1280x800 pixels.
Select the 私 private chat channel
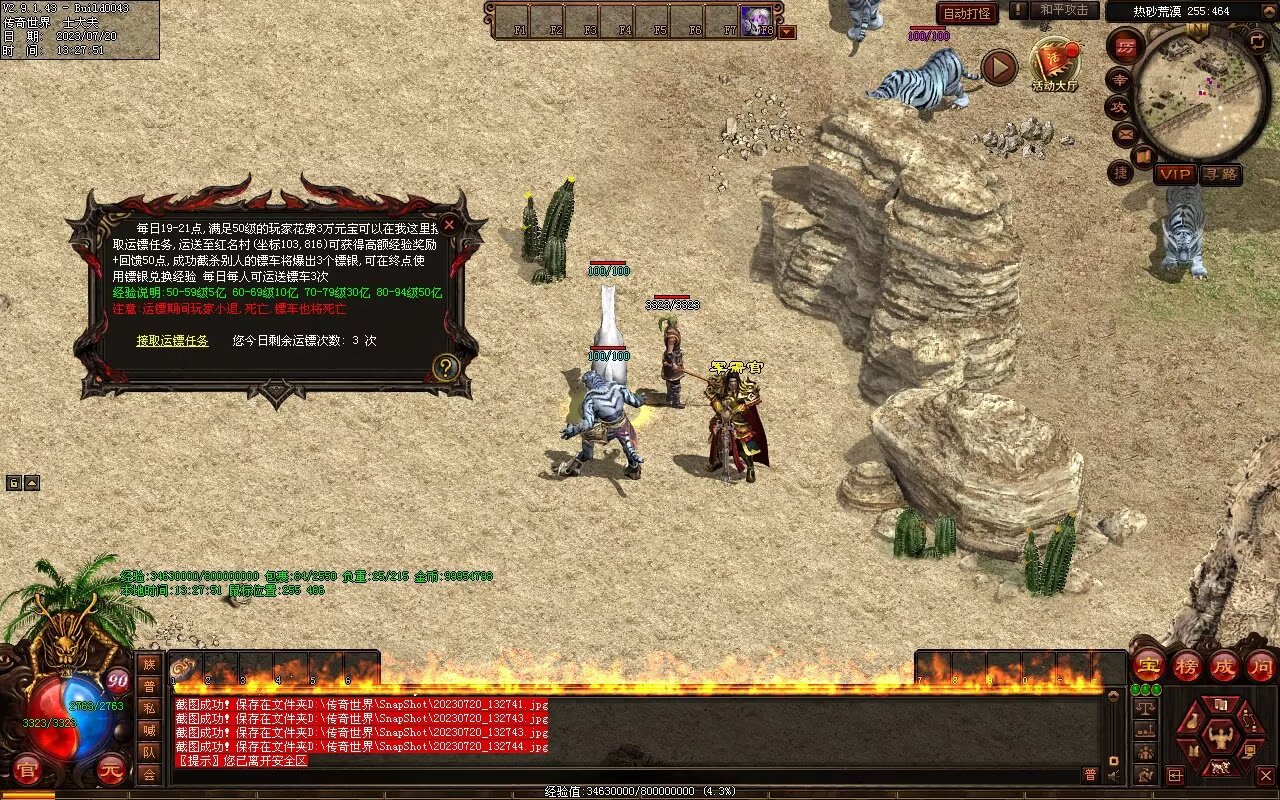point(149,708)
